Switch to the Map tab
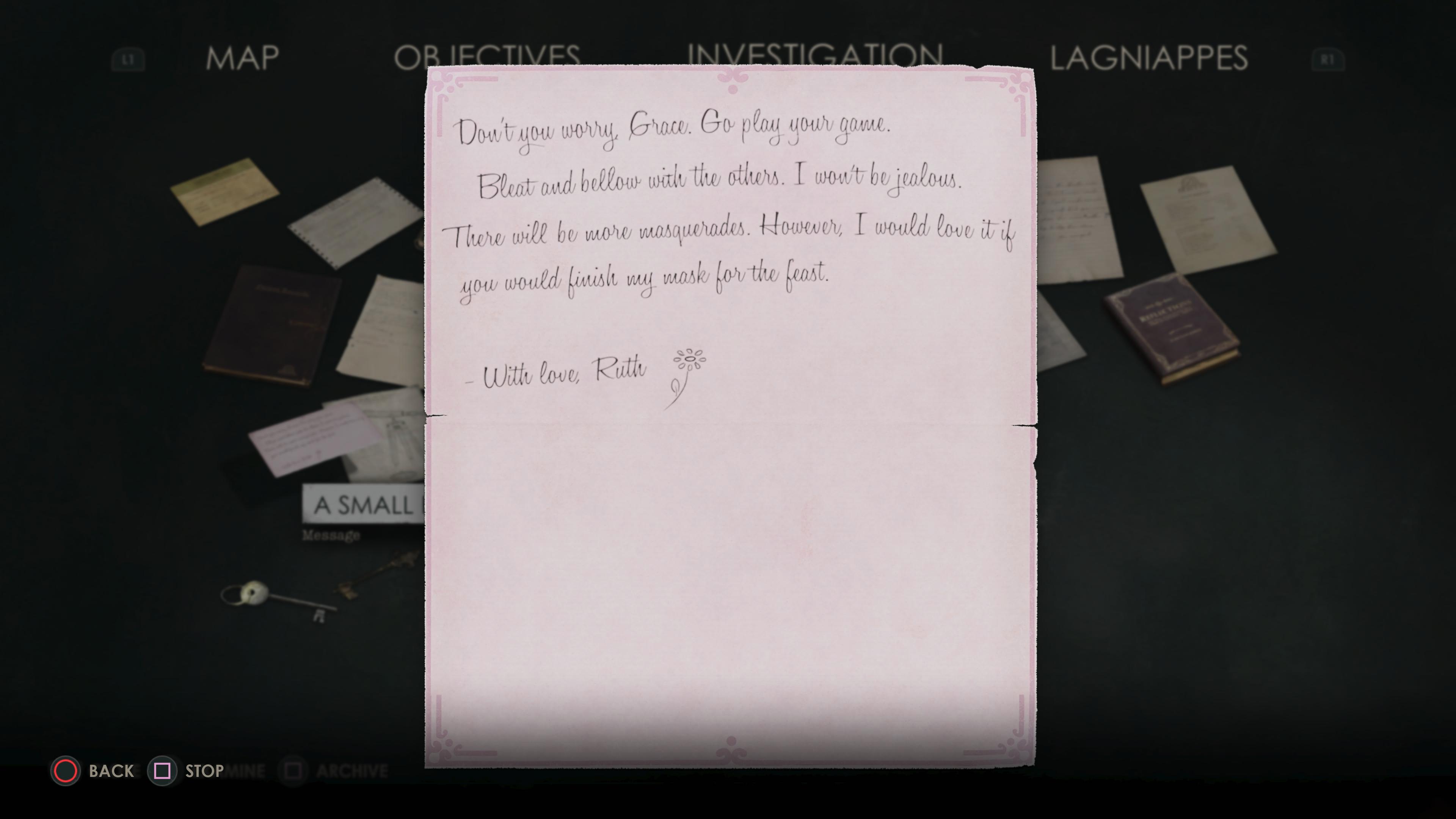This screenshot has height=819, width=1456. [x=242, y=58]
